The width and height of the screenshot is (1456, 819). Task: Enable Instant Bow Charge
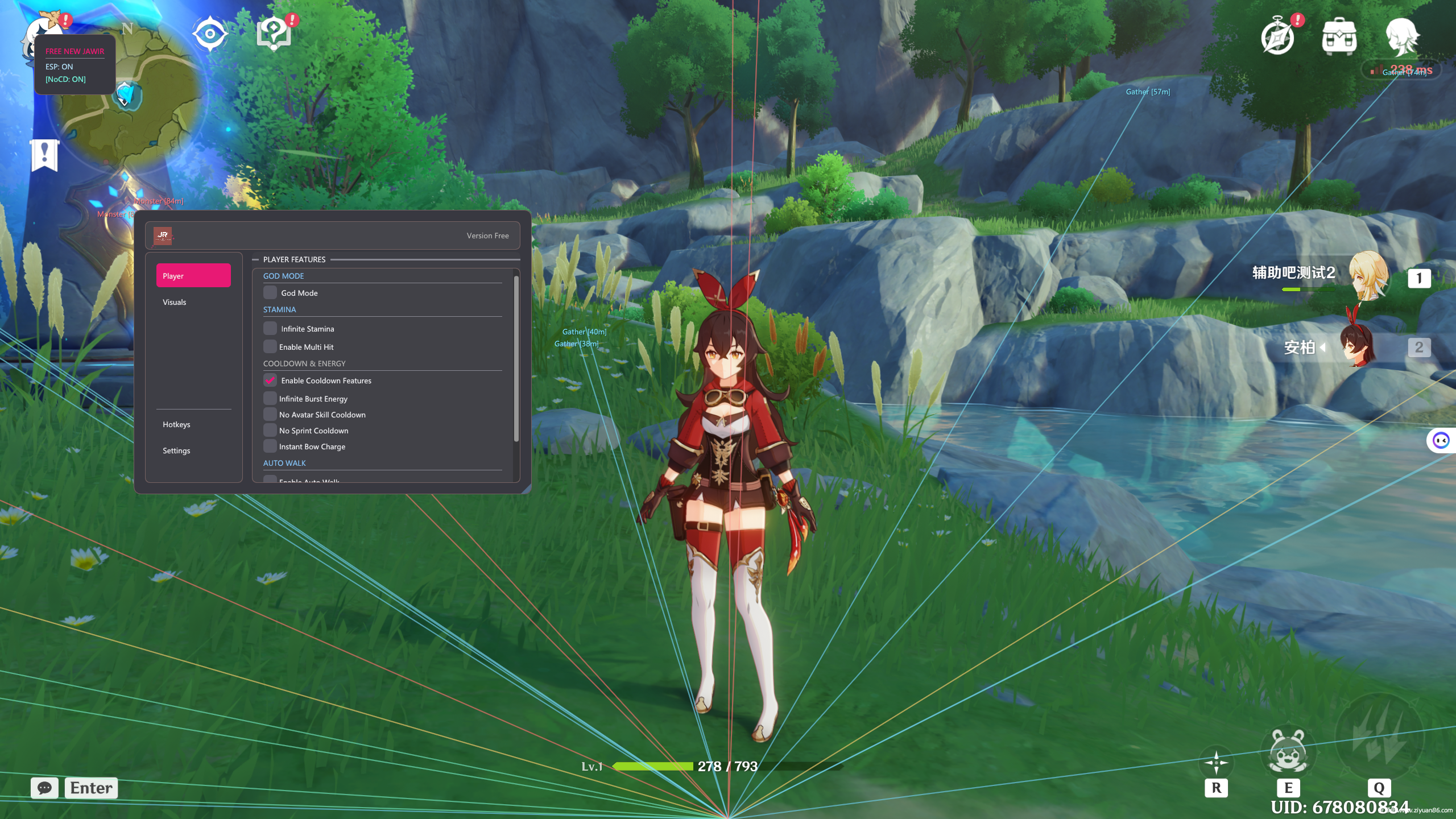pos(270,446)
